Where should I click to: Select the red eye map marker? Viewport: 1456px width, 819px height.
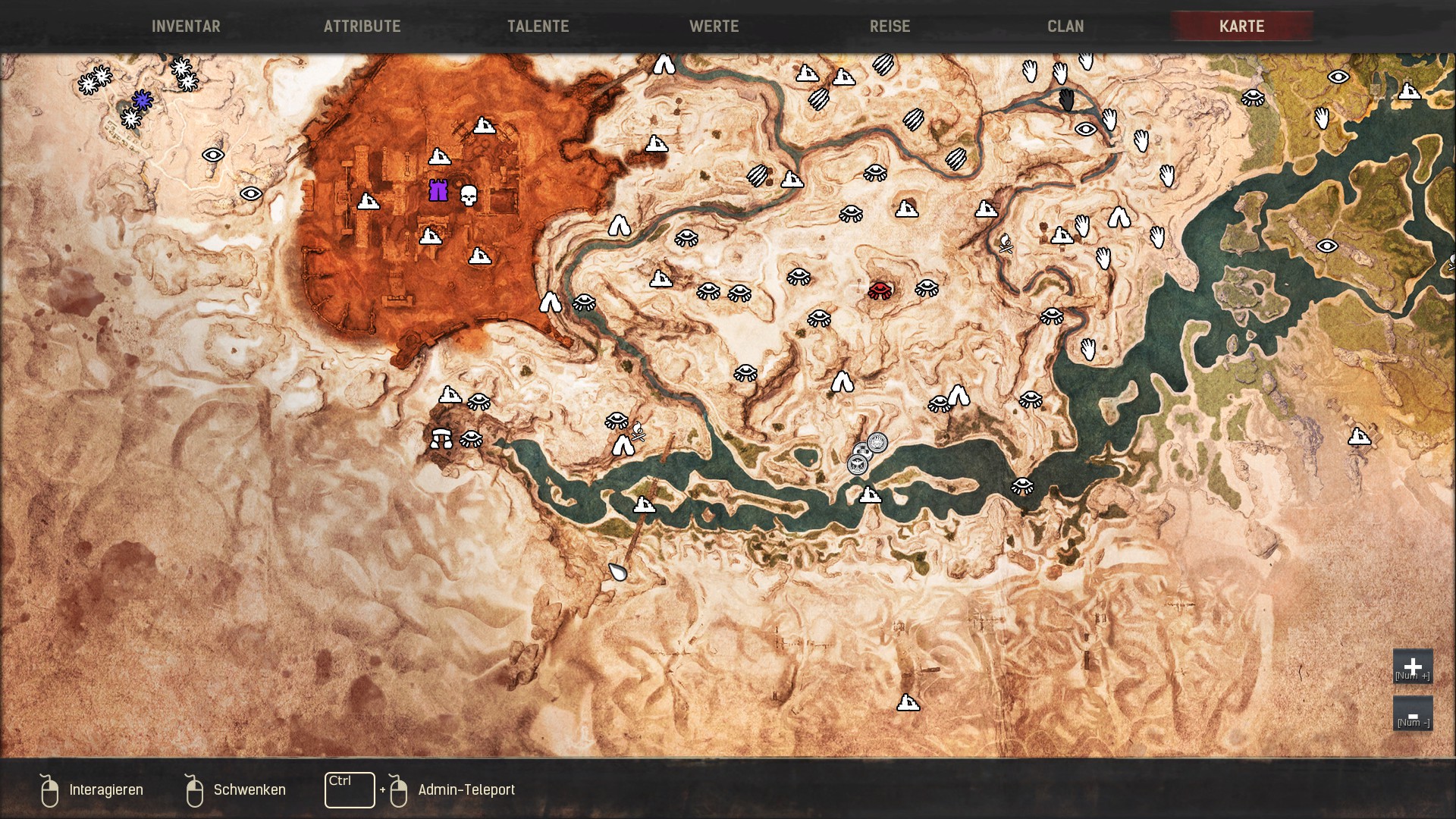coord(880,290)
